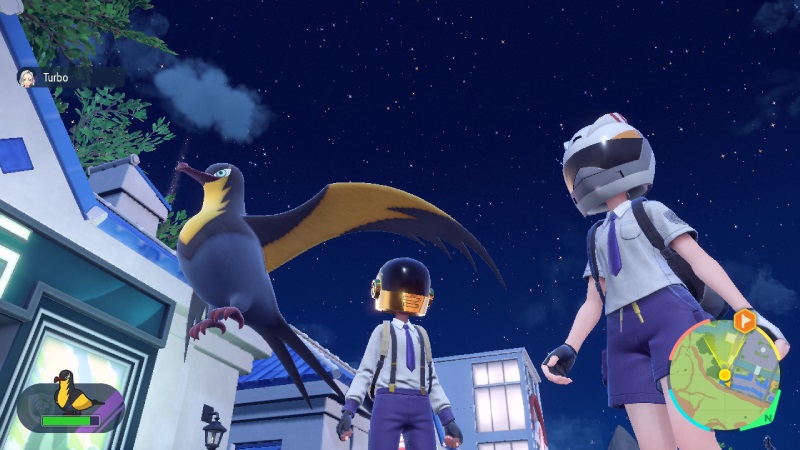The height and width of the screenshot is (450, 800).
Task: Click the green N compass indicator
Action: click(766, 416)
